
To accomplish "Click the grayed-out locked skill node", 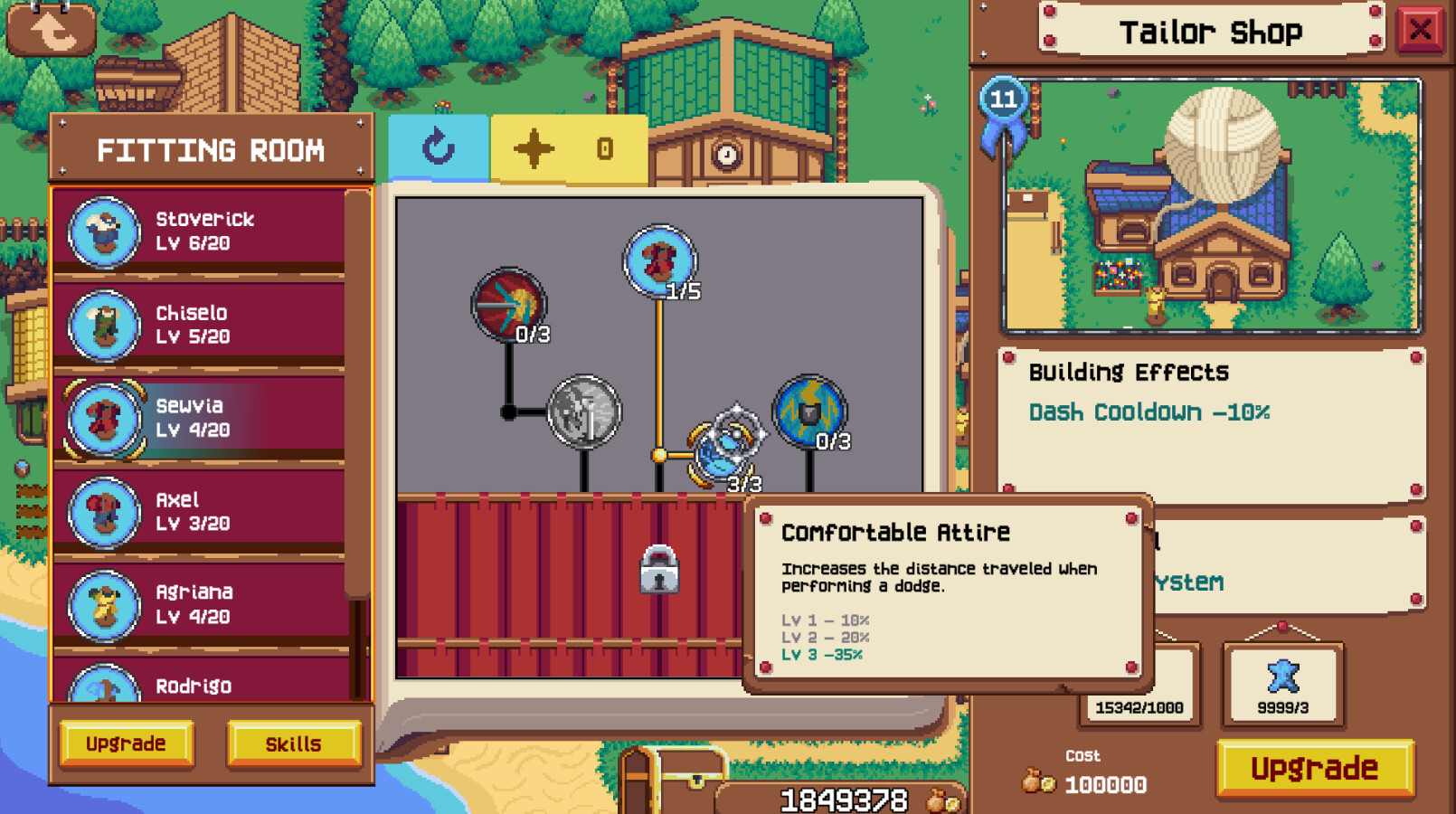I will tap(583, 412).
